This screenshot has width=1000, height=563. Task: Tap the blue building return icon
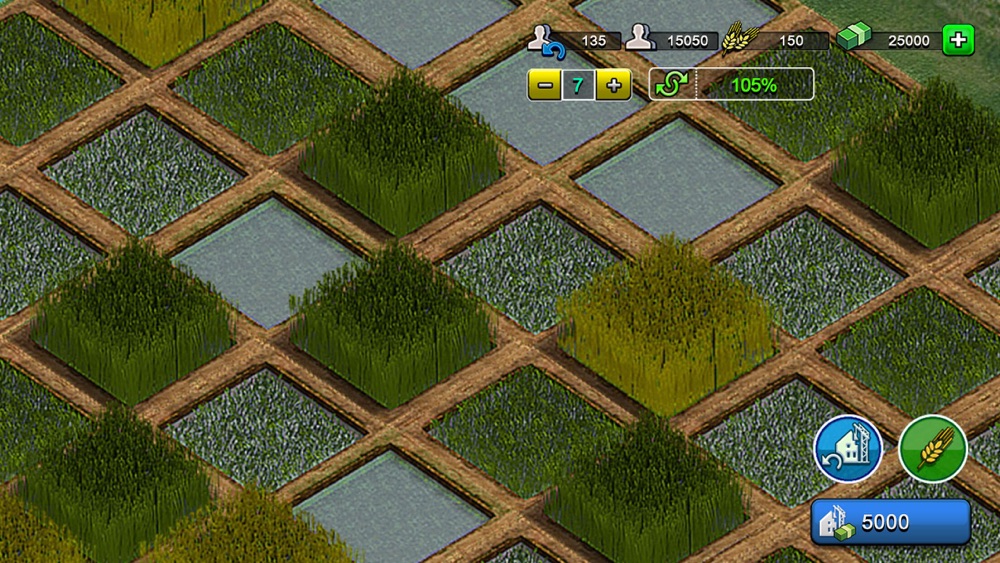(x=848, y=449)
